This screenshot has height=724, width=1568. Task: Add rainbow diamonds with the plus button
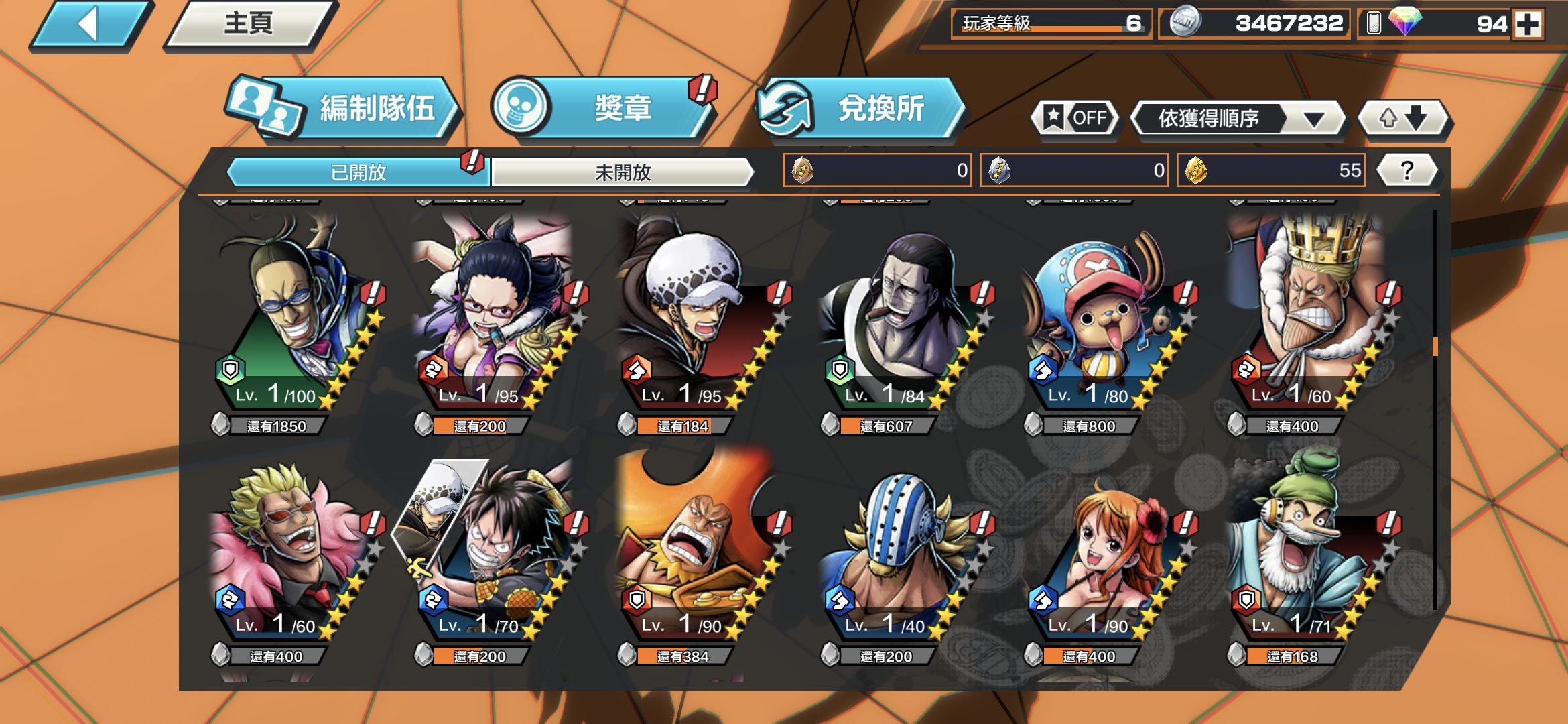[x=1528, y=24]
